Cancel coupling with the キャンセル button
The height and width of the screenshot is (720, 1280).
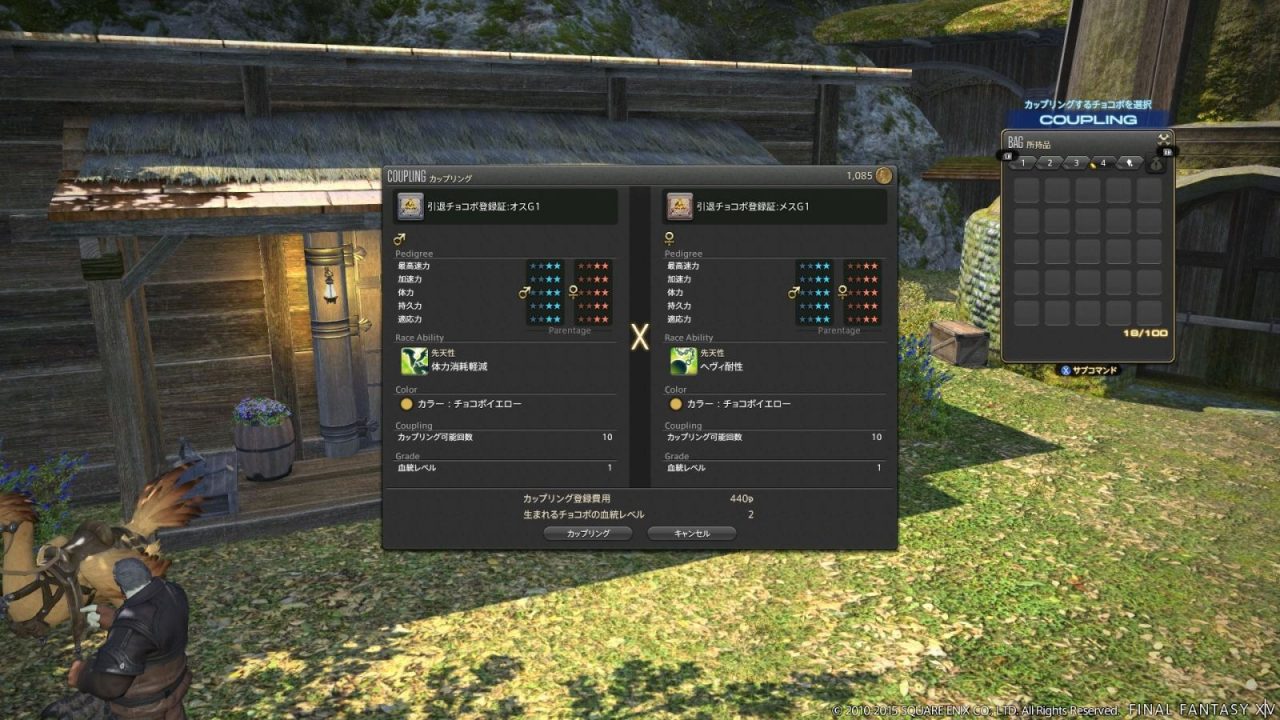(x=691, y=534)
